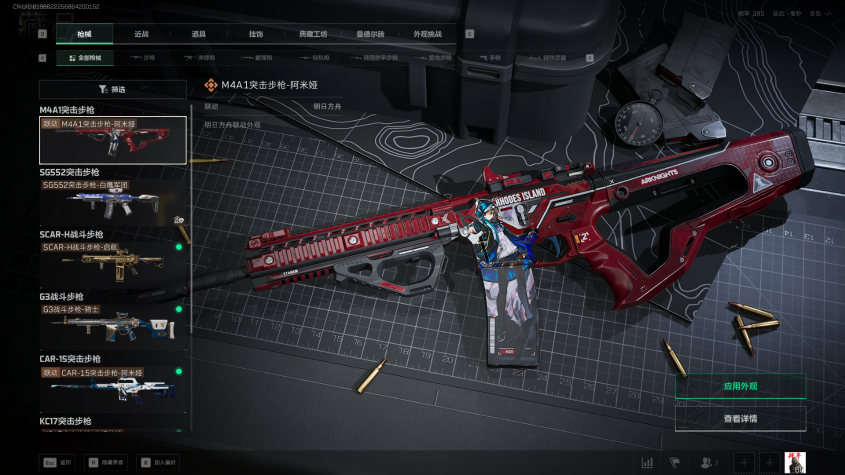
Task: Pick the SCAR-H战斗步枪 gold skin
Action: 113,263
